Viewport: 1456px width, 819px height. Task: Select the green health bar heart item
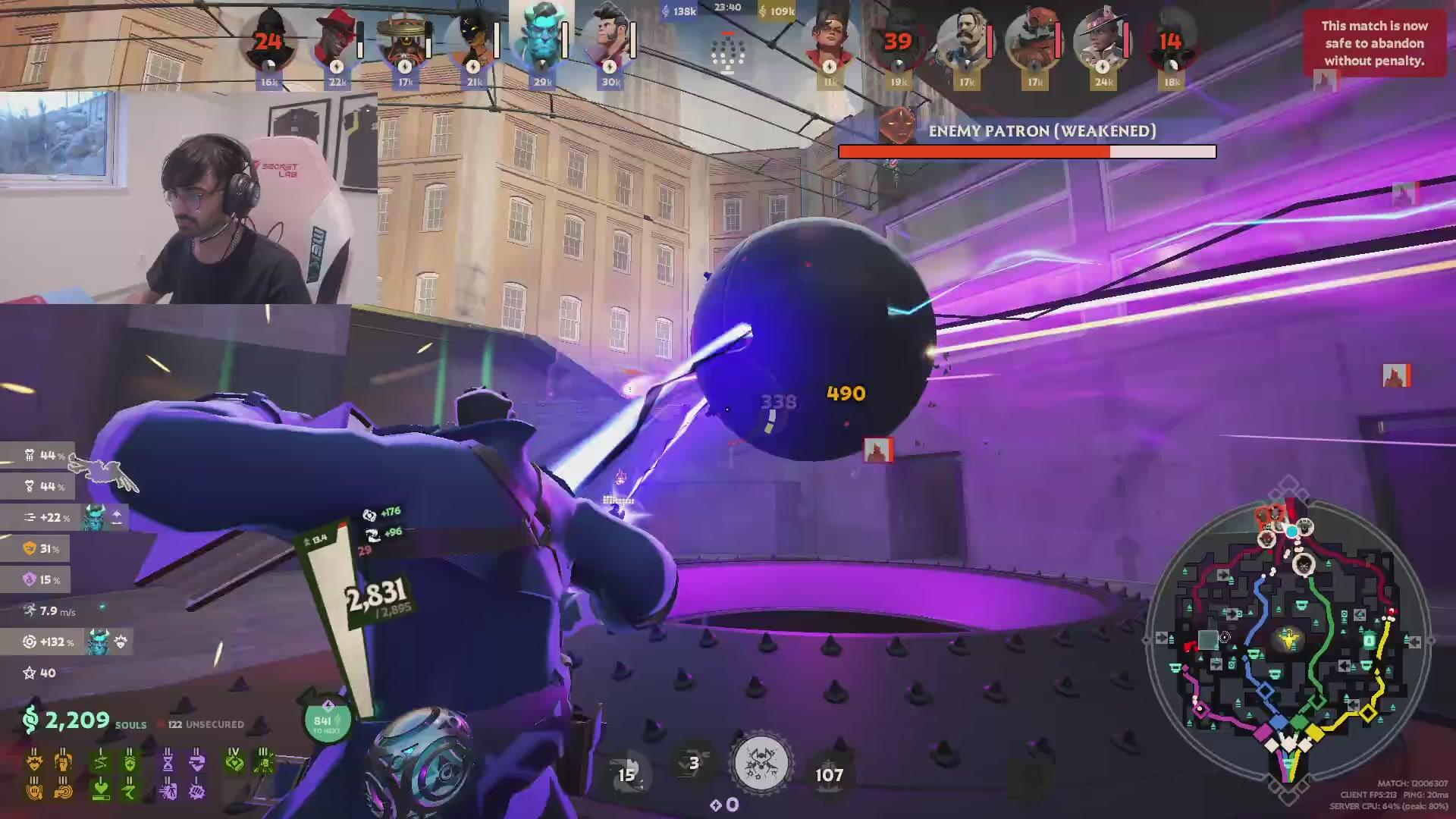pyautogui.click(x=100, y=790)
